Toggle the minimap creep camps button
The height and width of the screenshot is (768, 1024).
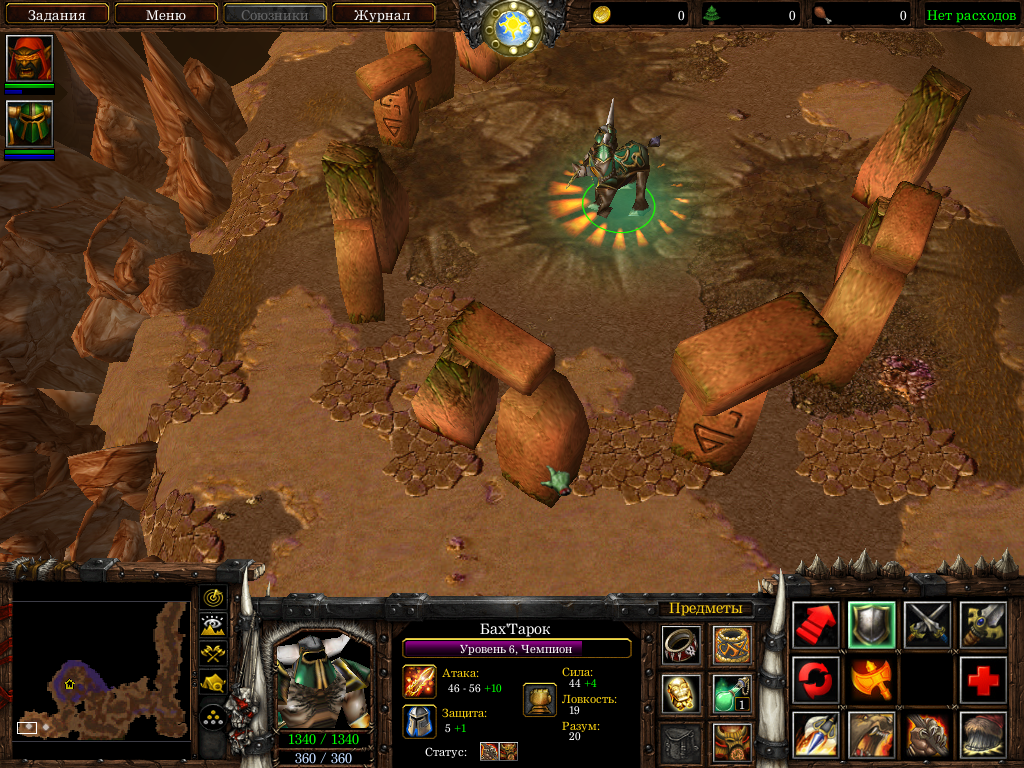pyautogui.click(x=212, y=683)
